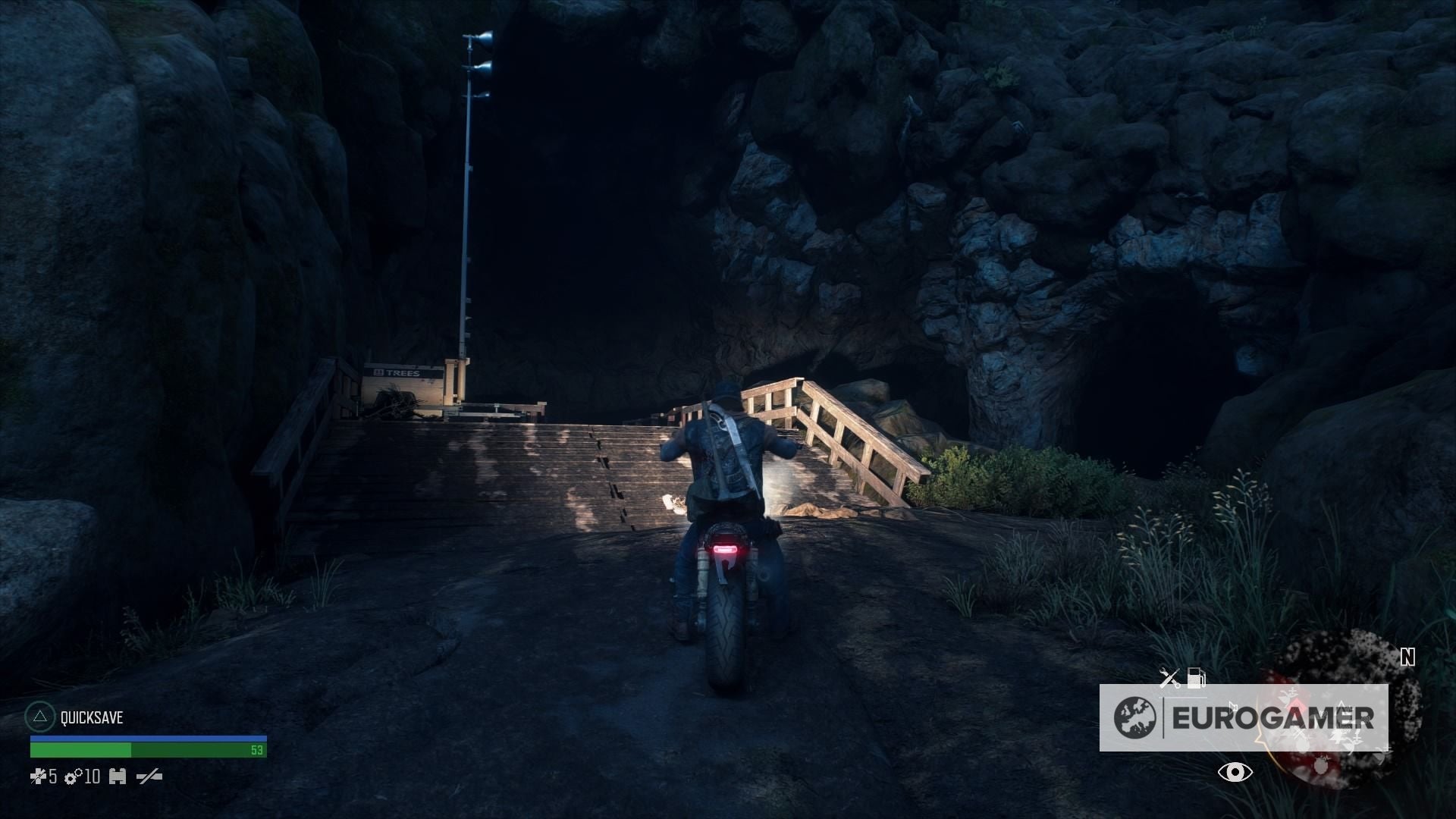Open Quicksave from the HUD prompt
Image resolution: width=1456 pixels, height=819 pixels.
92,717
